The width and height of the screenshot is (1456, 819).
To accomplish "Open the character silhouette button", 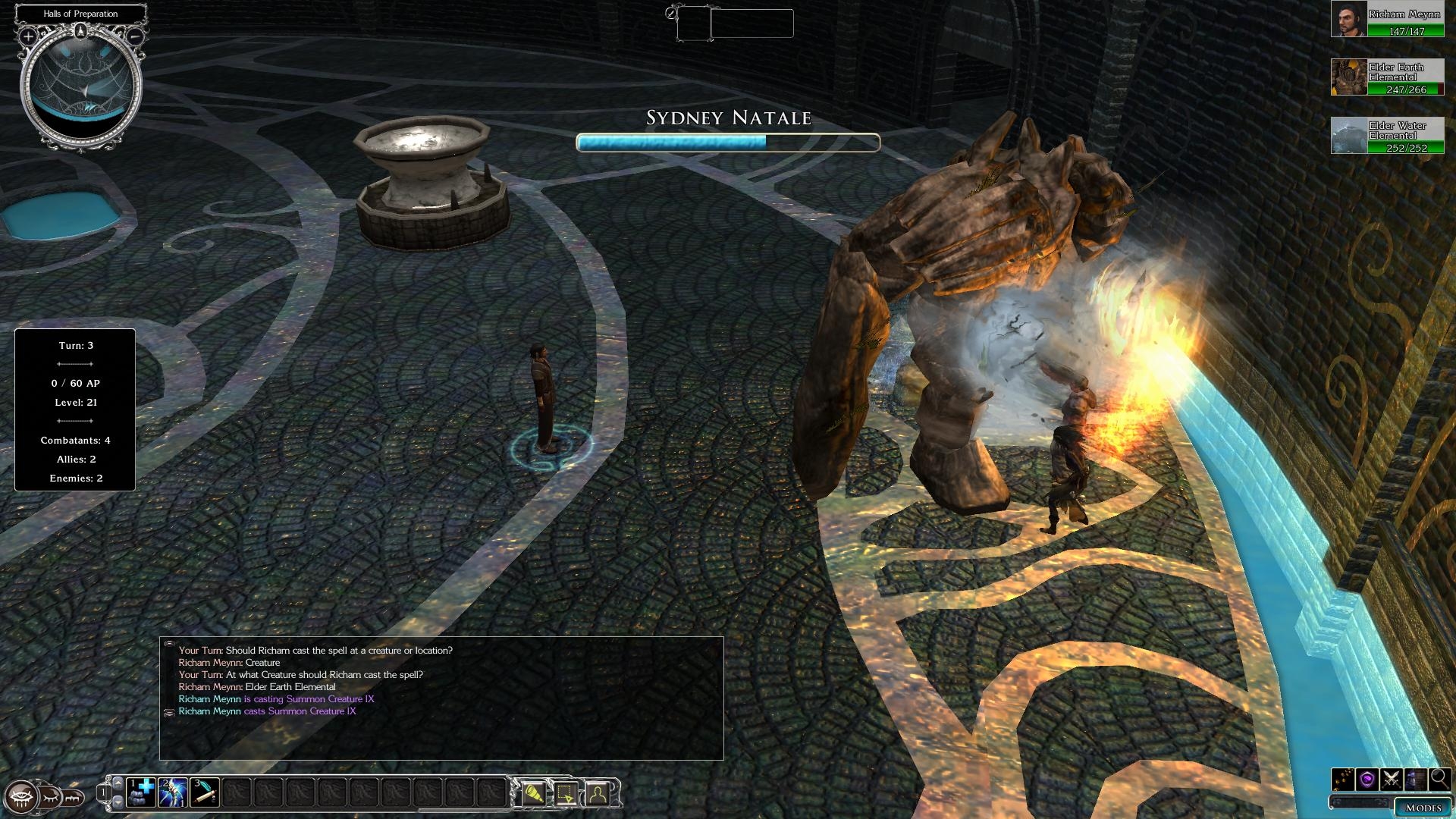I will point(598,793).
